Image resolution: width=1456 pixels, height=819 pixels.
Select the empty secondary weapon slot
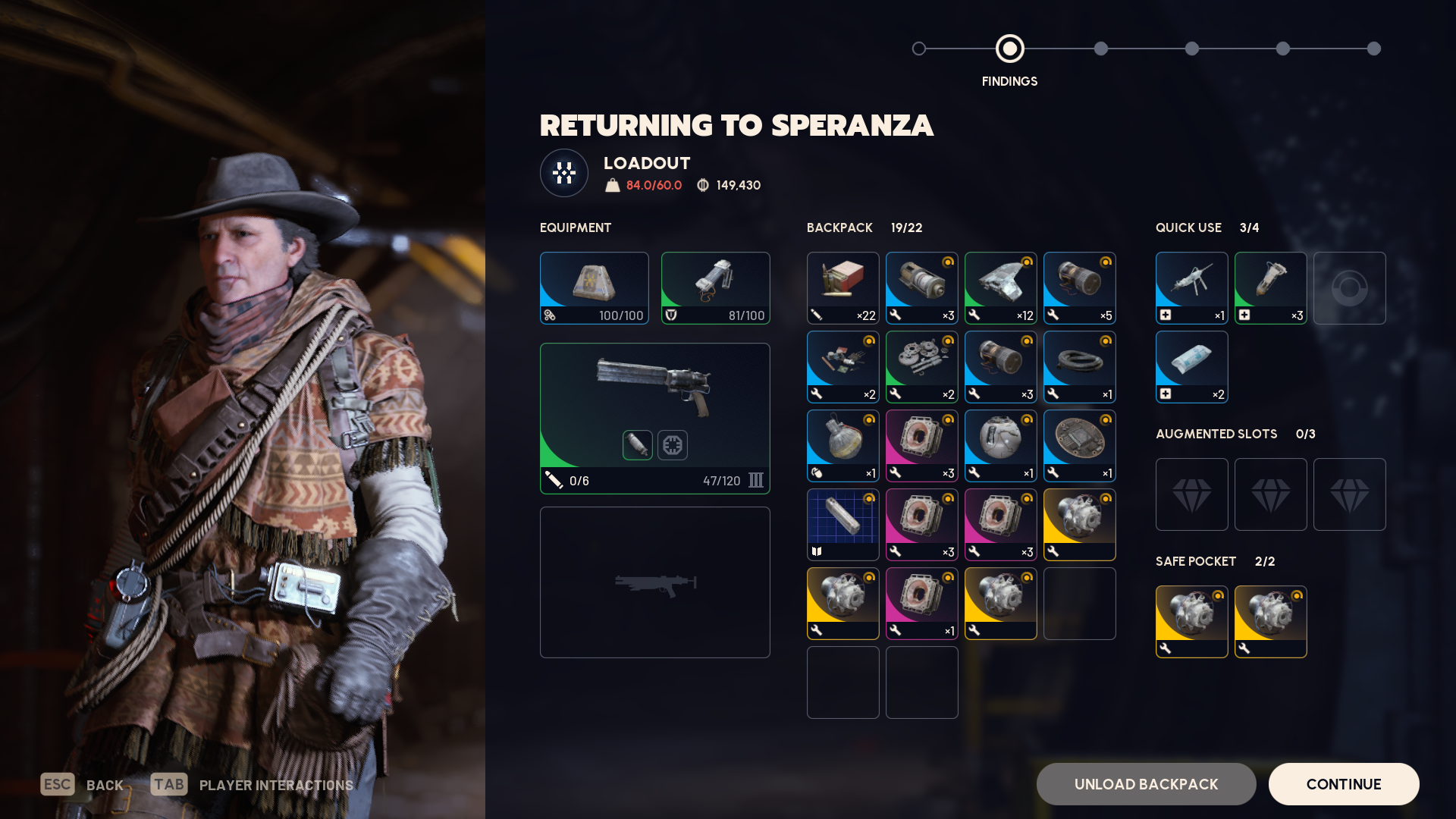point(654,582)
